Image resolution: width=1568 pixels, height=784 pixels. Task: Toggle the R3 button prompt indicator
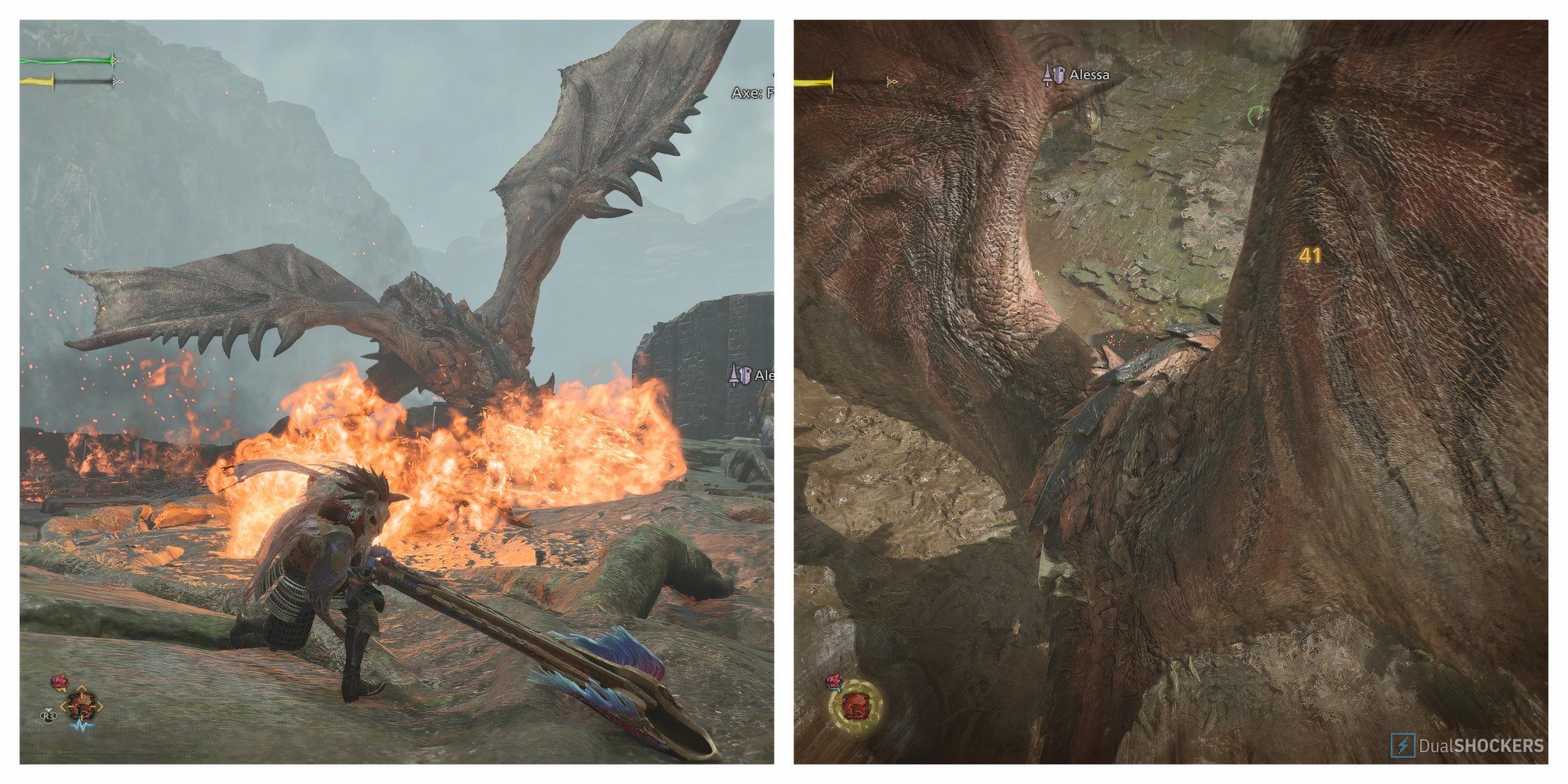pos(49,715)
